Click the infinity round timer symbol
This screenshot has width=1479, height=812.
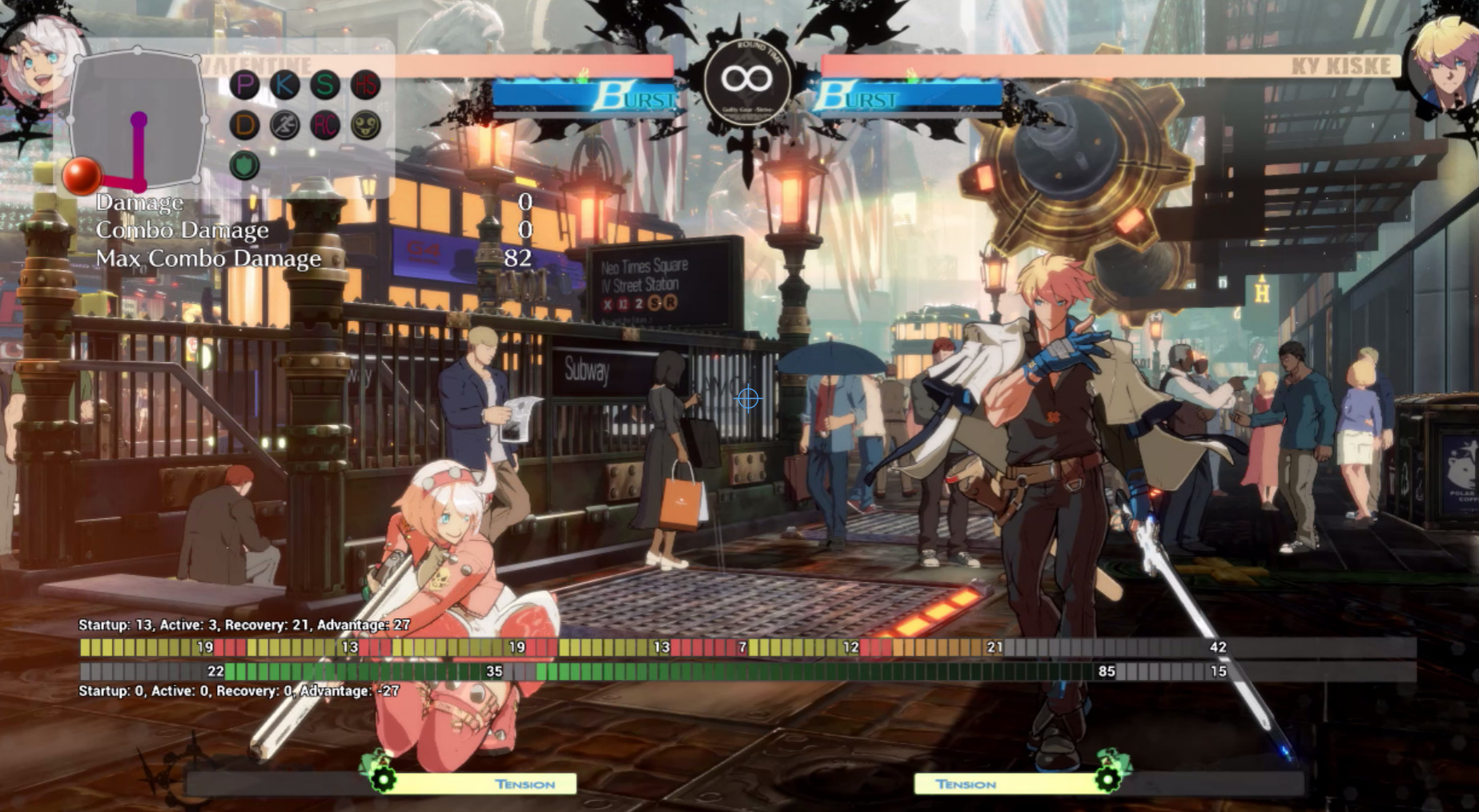tap(747, 78)
